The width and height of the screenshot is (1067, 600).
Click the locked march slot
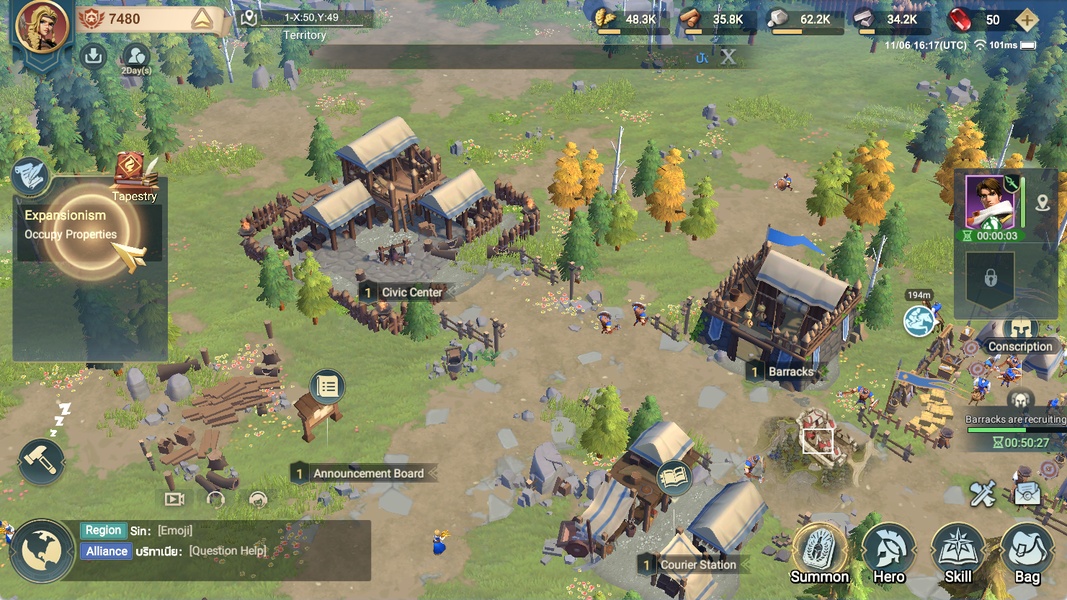[x=990, y=277]
